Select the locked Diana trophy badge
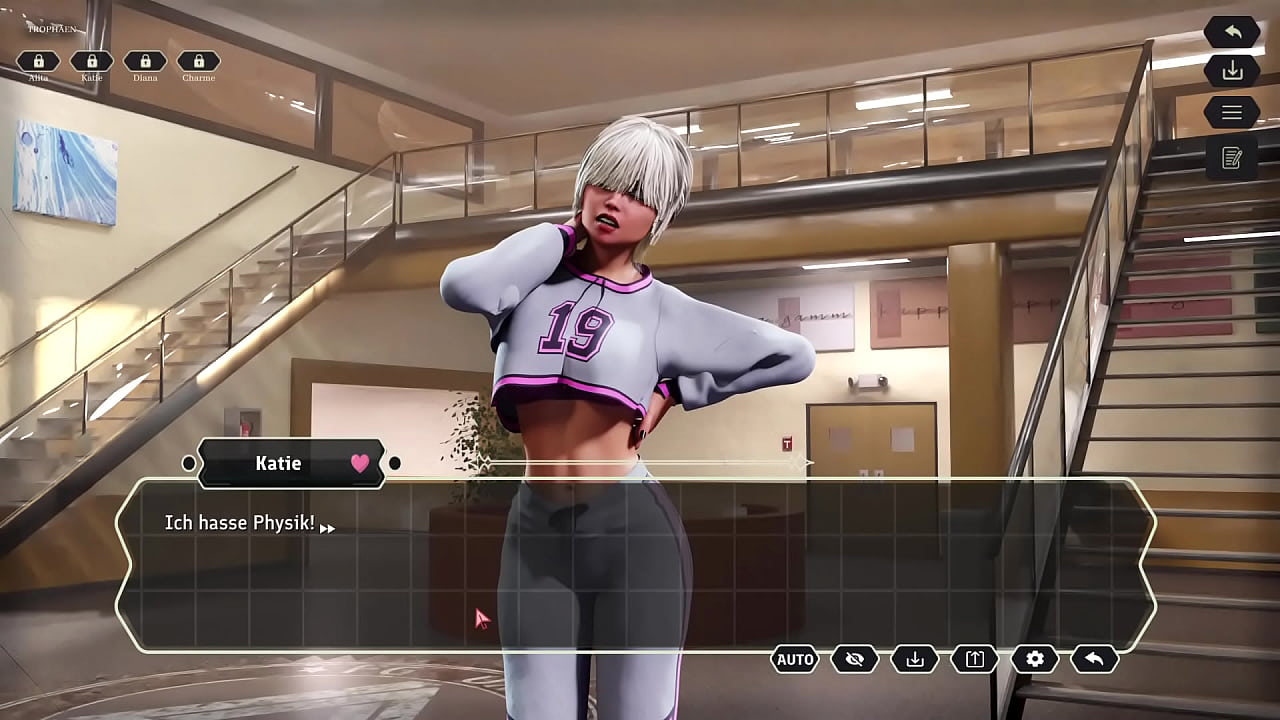Viewport: 1280px width, 720px height. pos(145,62)
